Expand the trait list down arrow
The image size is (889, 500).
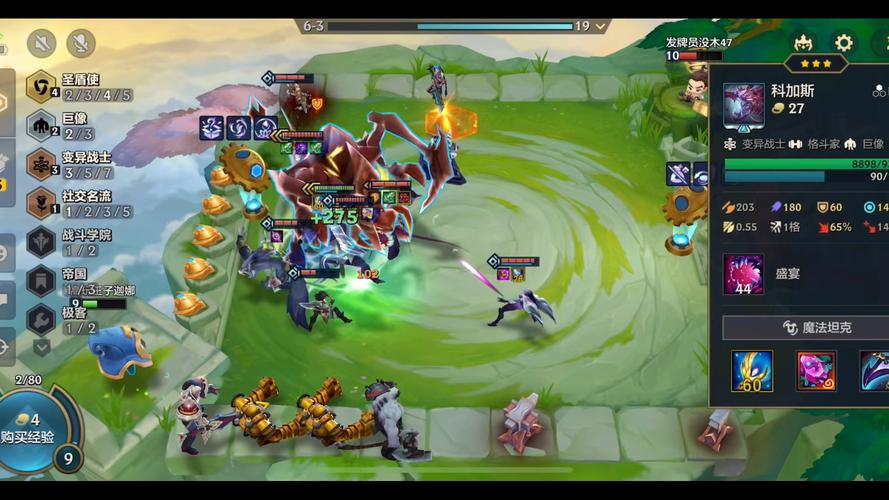coord(42,347)
